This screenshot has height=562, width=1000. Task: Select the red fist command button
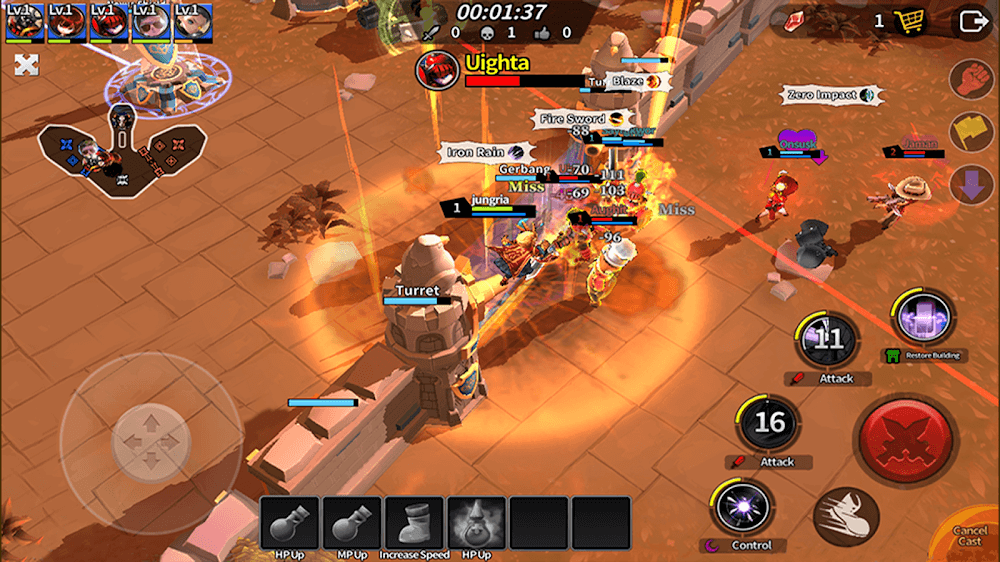[x=970, y=80]
